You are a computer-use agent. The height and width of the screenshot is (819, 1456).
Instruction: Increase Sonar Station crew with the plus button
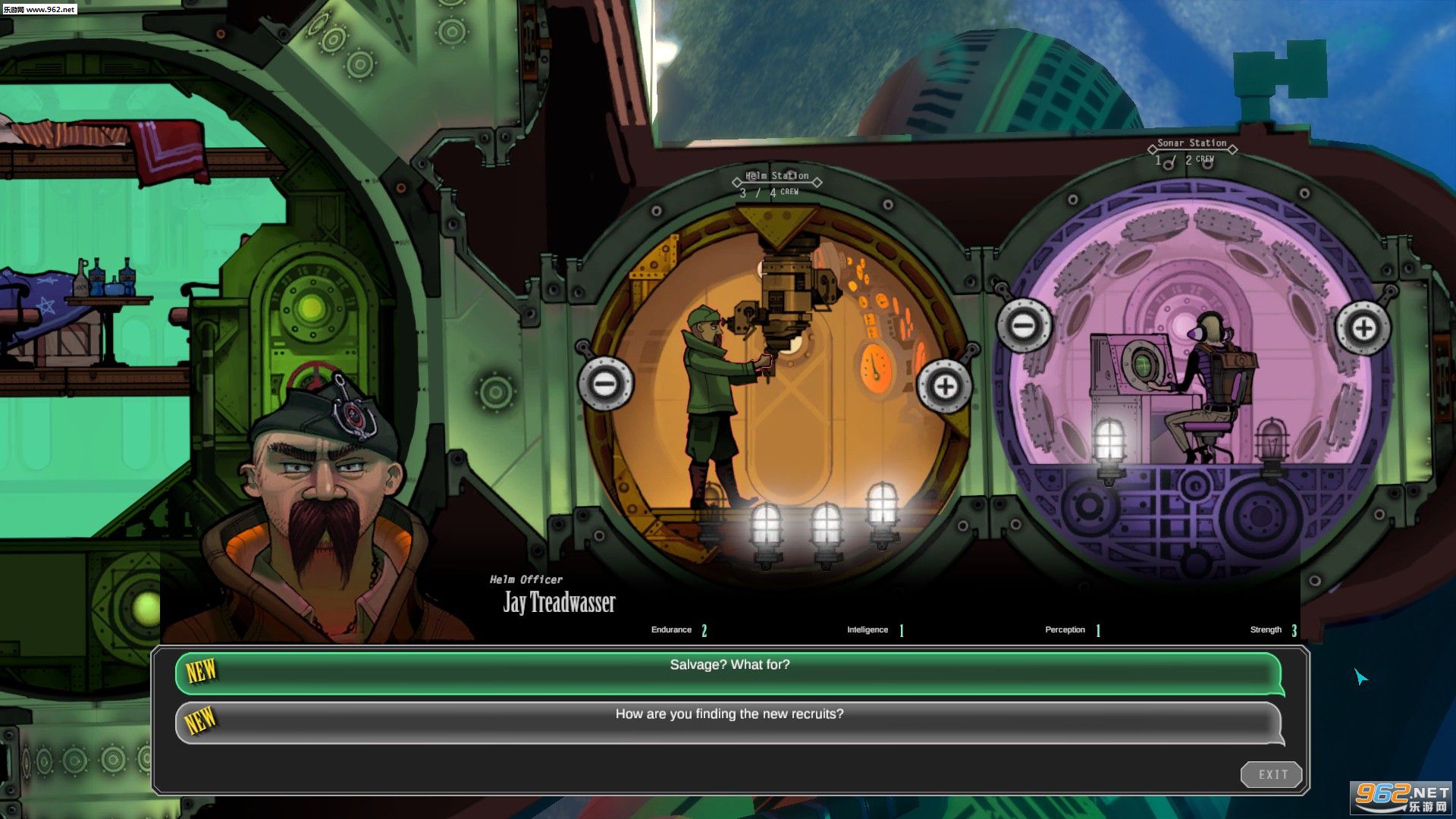click(x=1363, y=328)
